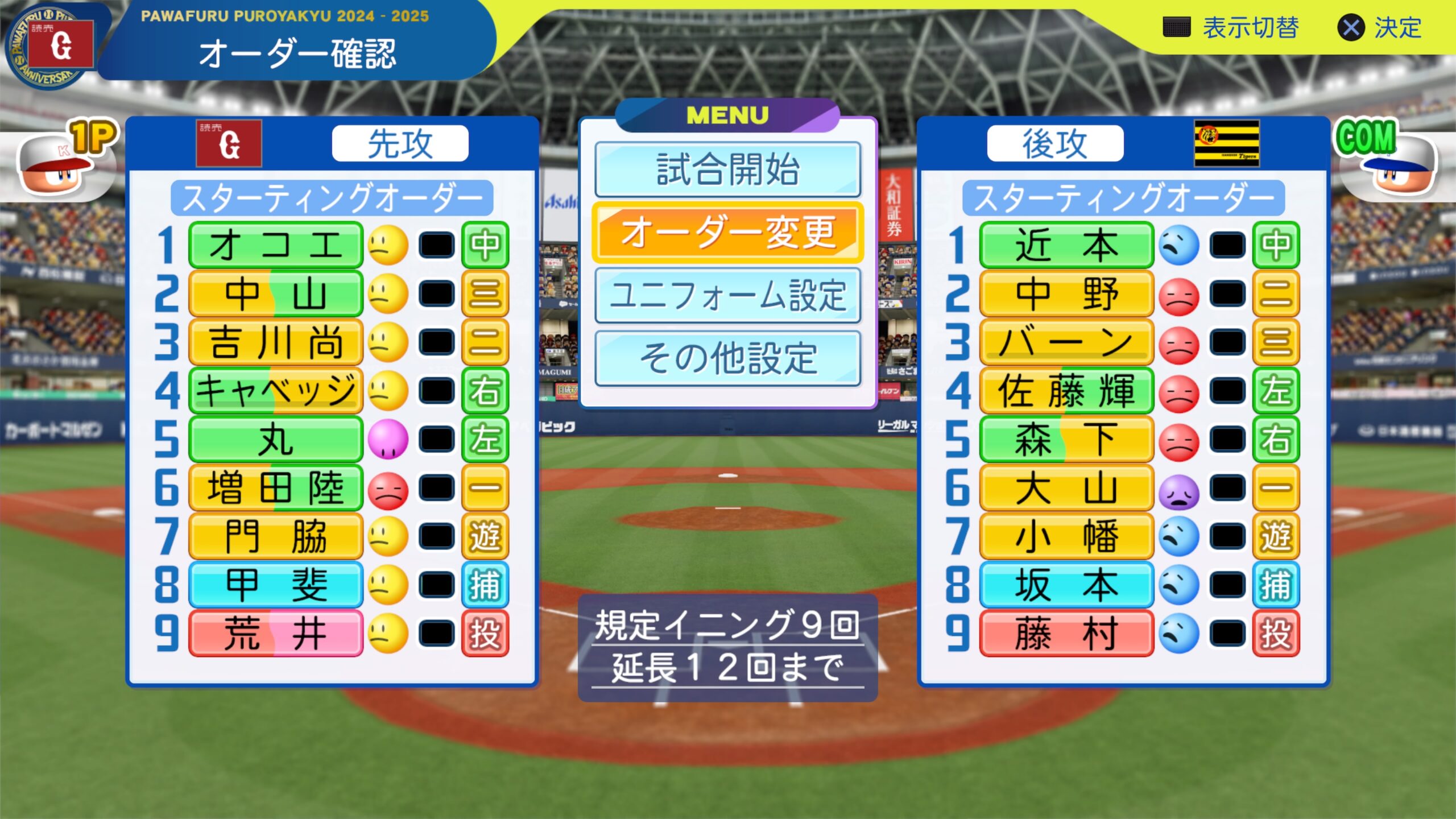This screenshot has width=1456, height=819.
Task: Open その他設定 menu entry
Action: (727, 358)
